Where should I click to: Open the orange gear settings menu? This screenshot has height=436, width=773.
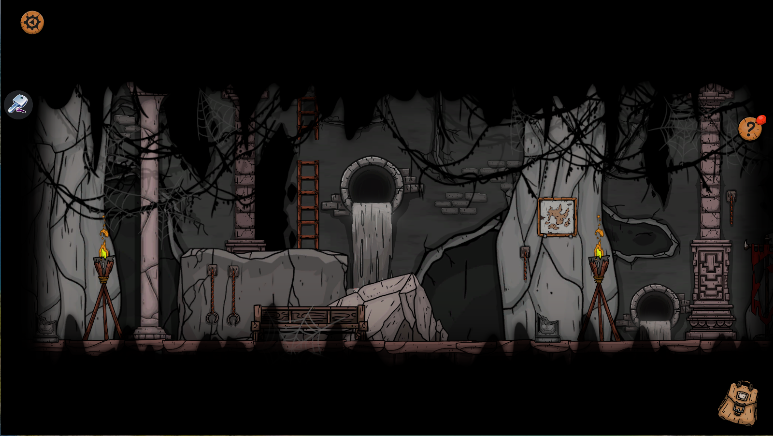pos(32,22)
